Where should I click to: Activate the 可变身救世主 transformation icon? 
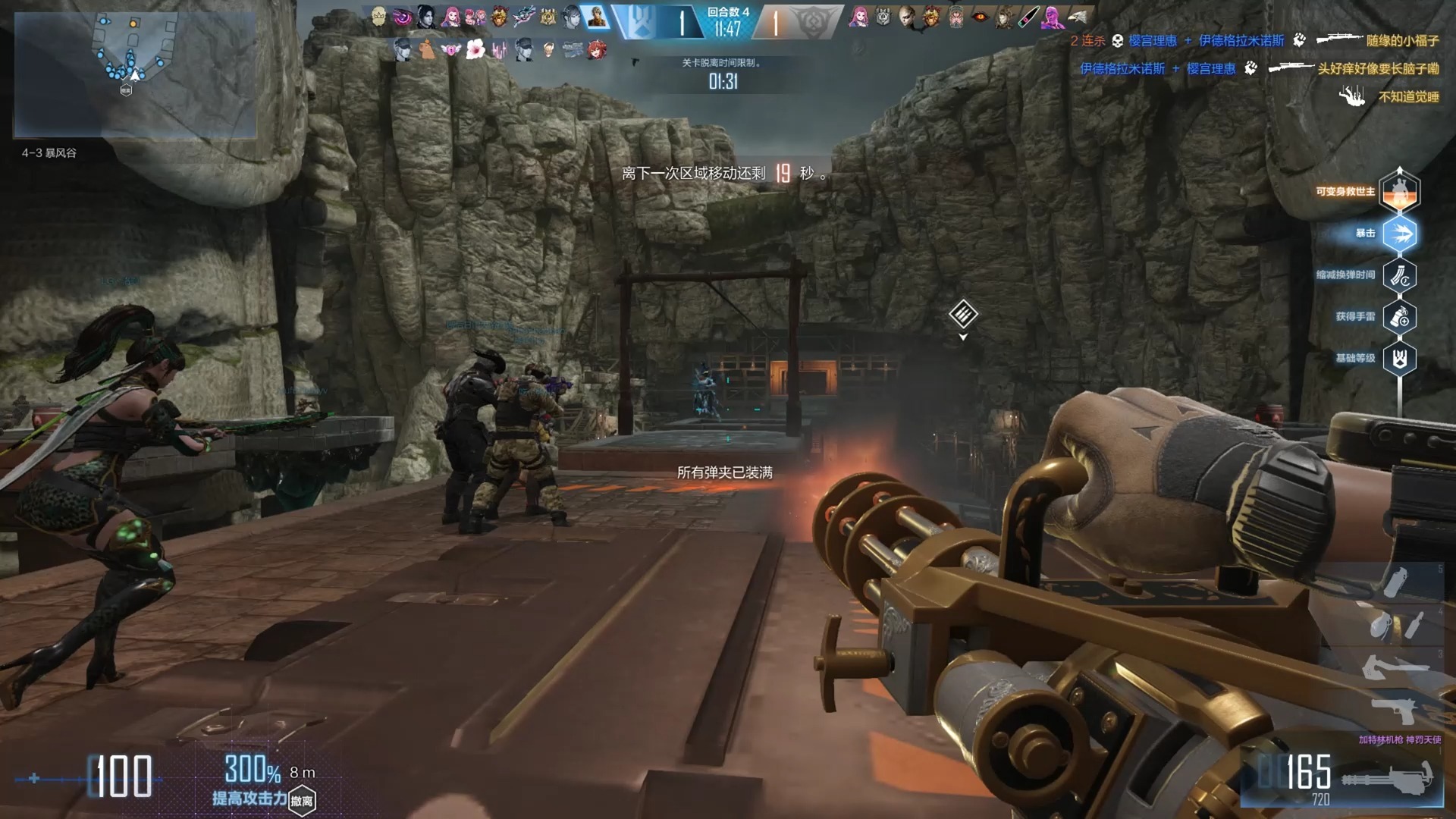pyautogui.click(x=1399, y=191)
